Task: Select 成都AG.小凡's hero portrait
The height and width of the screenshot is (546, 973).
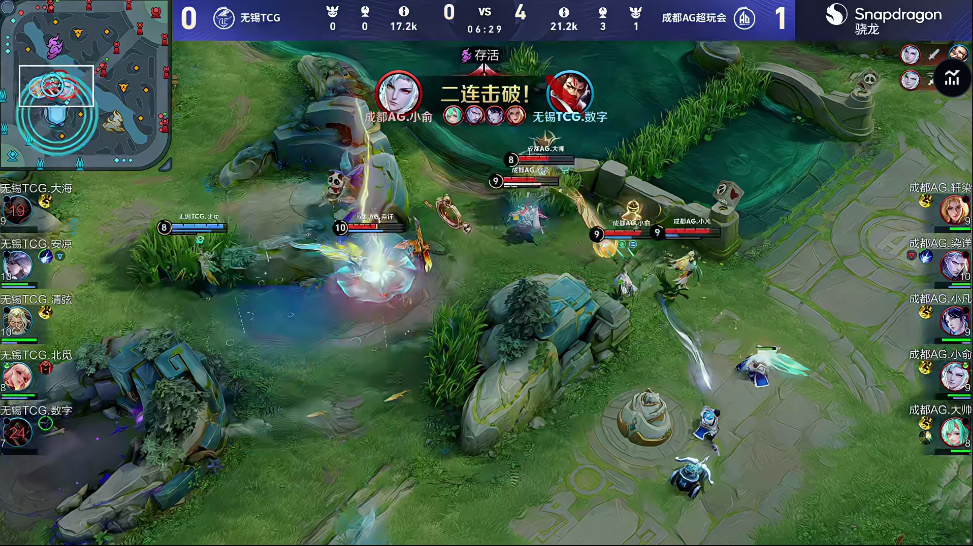Action: pos(954,320)
